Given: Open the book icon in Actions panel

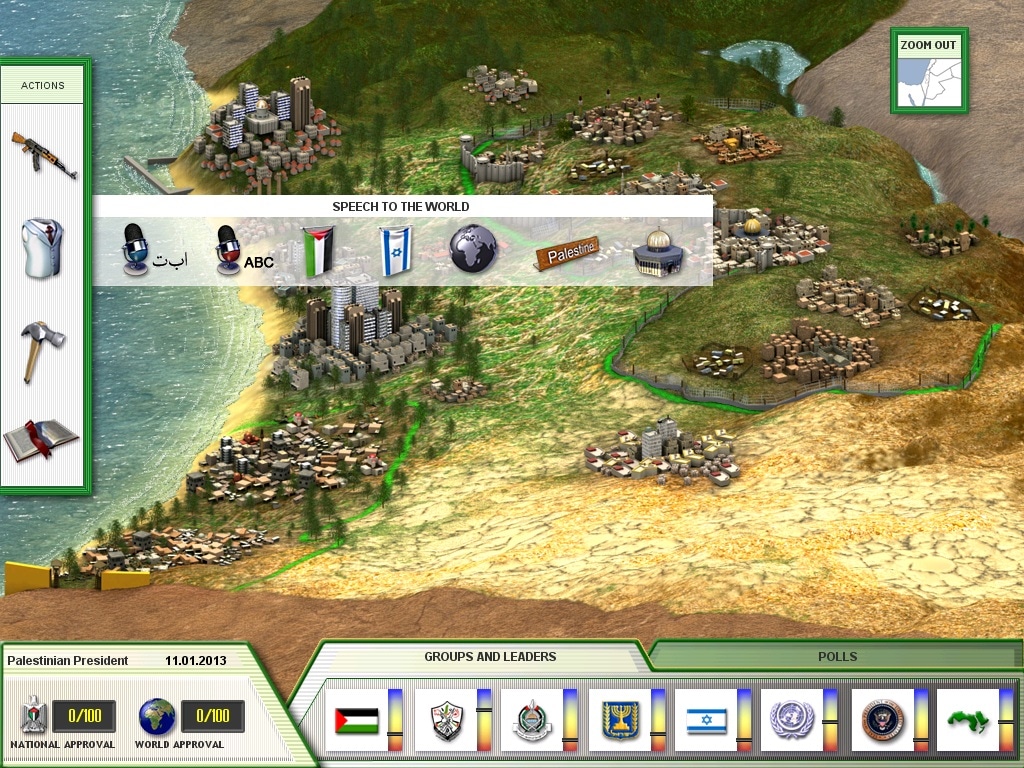Looking at the screenshot, I should point(42,438).
